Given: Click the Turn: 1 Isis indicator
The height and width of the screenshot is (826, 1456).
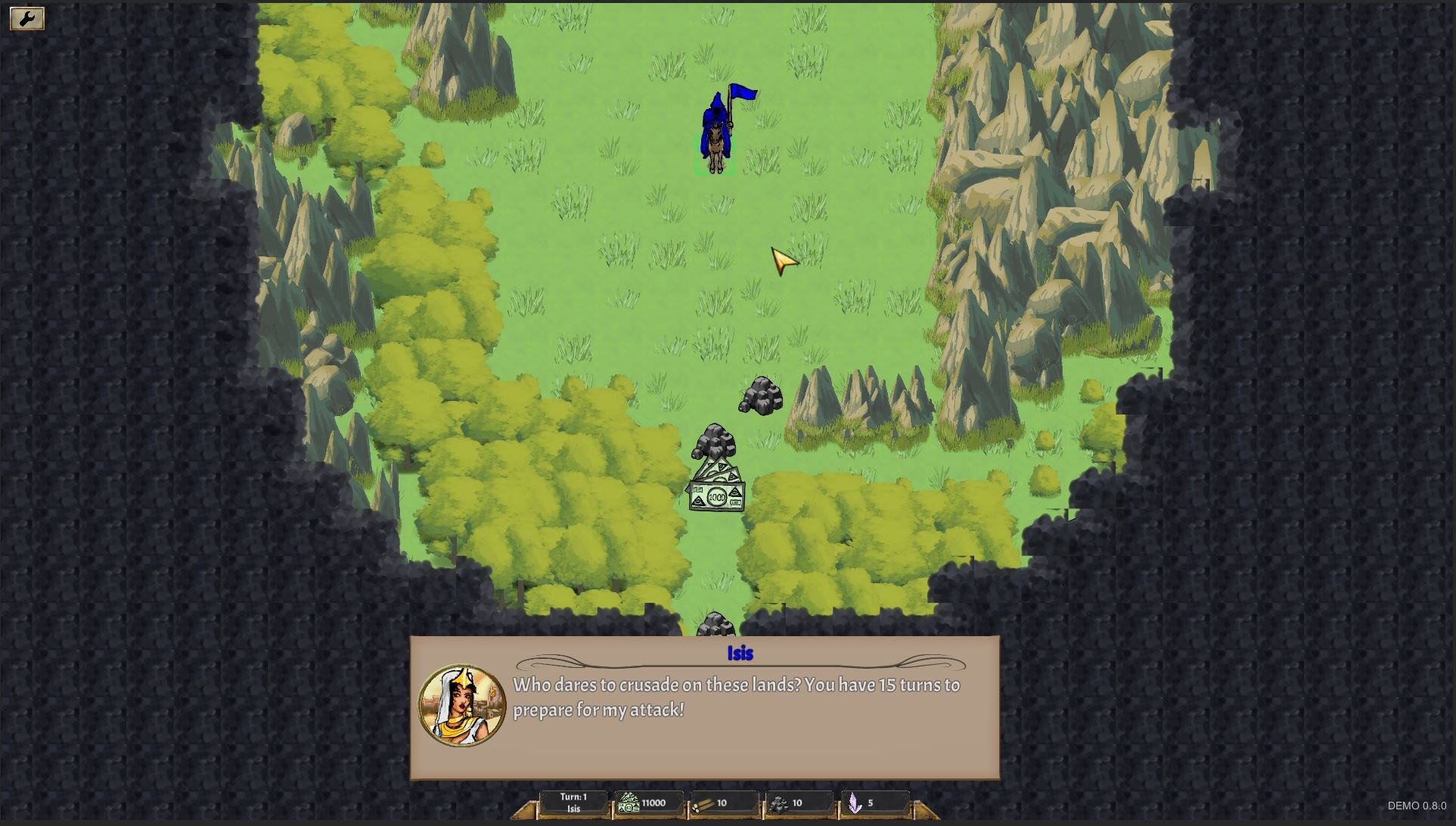Looking at the screenshot, I should pyautogui.click(x=573, y=802).
